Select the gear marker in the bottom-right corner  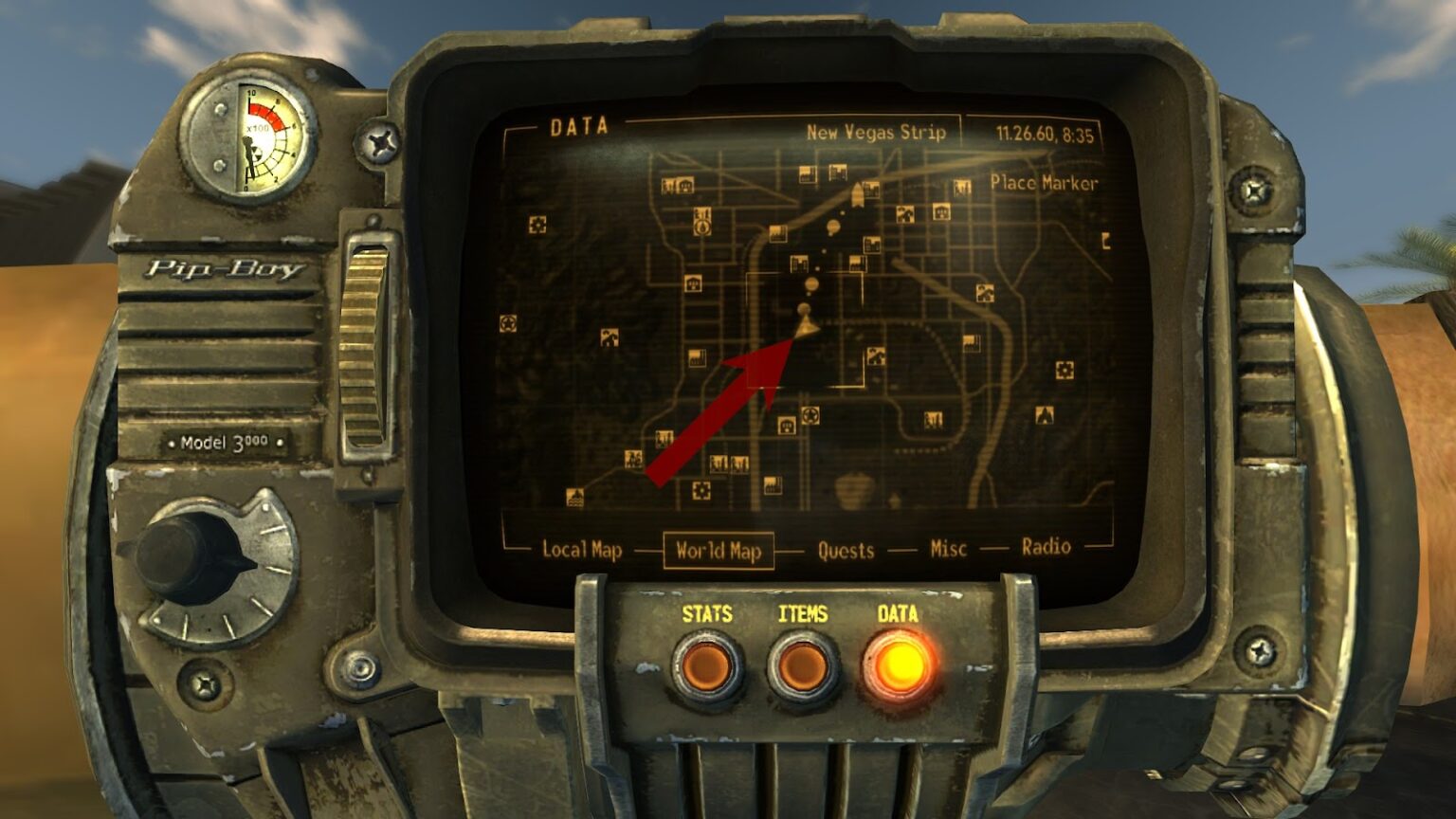click(1065, 372)
